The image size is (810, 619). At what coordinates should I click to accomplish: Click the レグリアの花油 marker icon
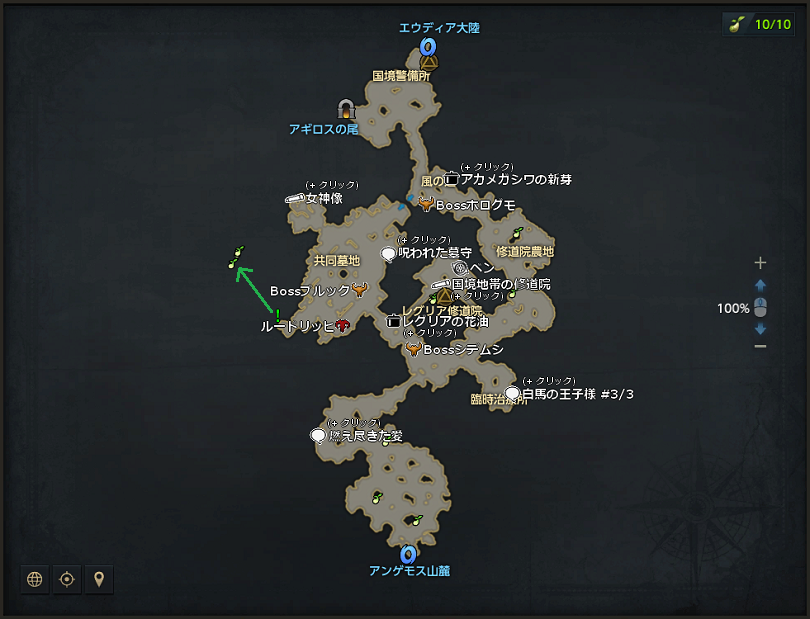tap(394, 322)
